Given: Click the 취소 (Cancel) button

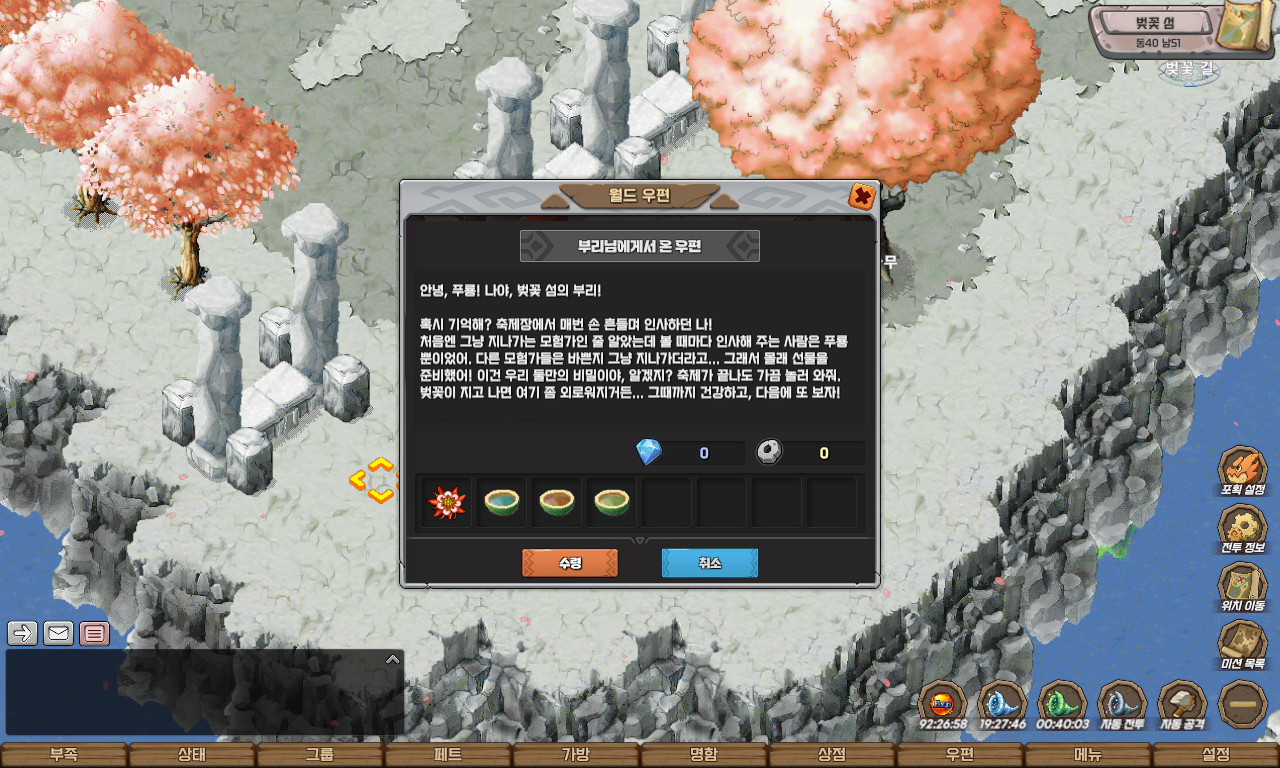Looking at the screenshot, I should click(x=709, y=562).
